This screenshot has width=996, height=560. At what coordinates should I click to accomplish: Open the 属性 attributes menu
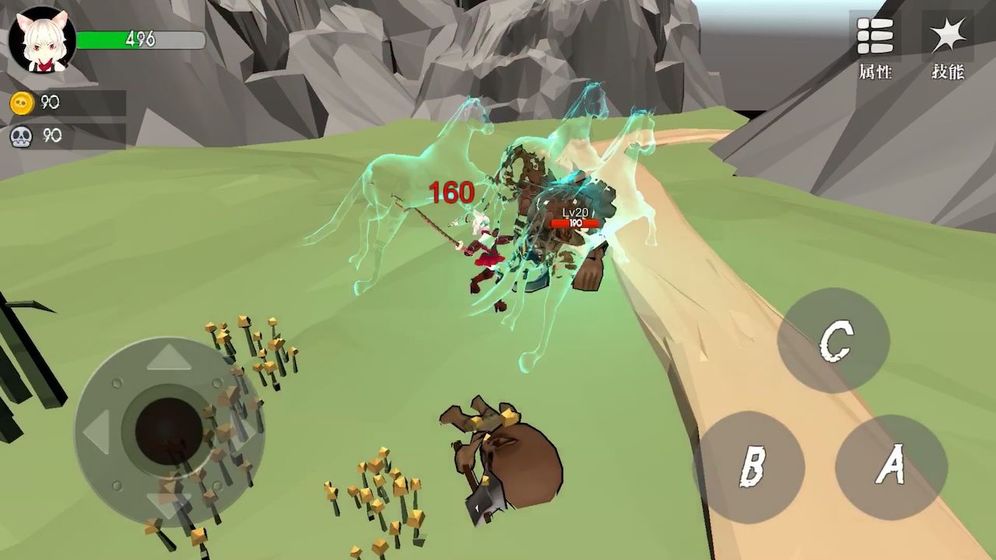point(875,45)
